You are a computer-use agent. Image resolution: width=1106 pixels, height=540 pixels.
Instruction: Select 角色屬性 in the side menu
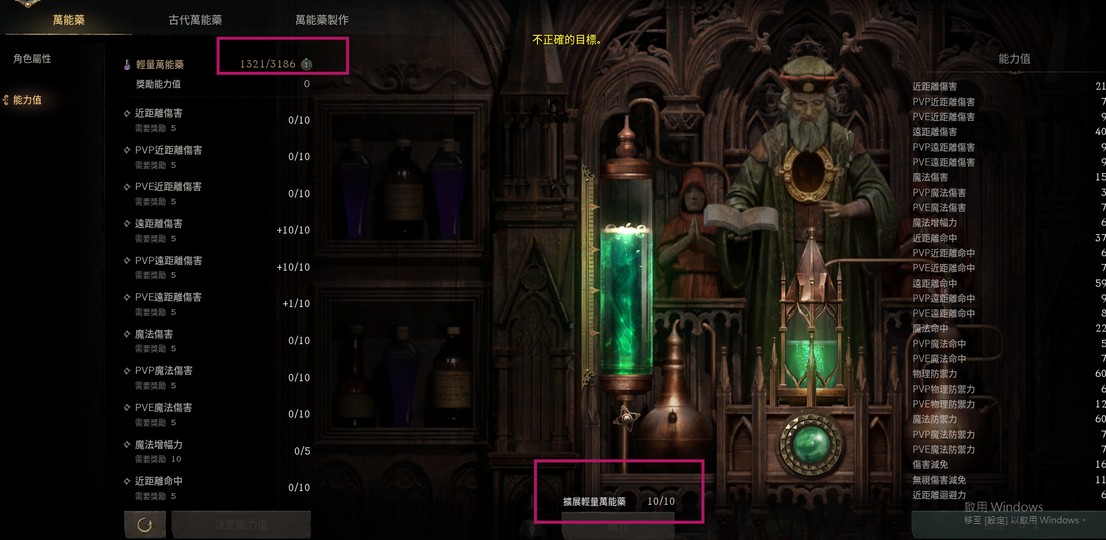32,59
